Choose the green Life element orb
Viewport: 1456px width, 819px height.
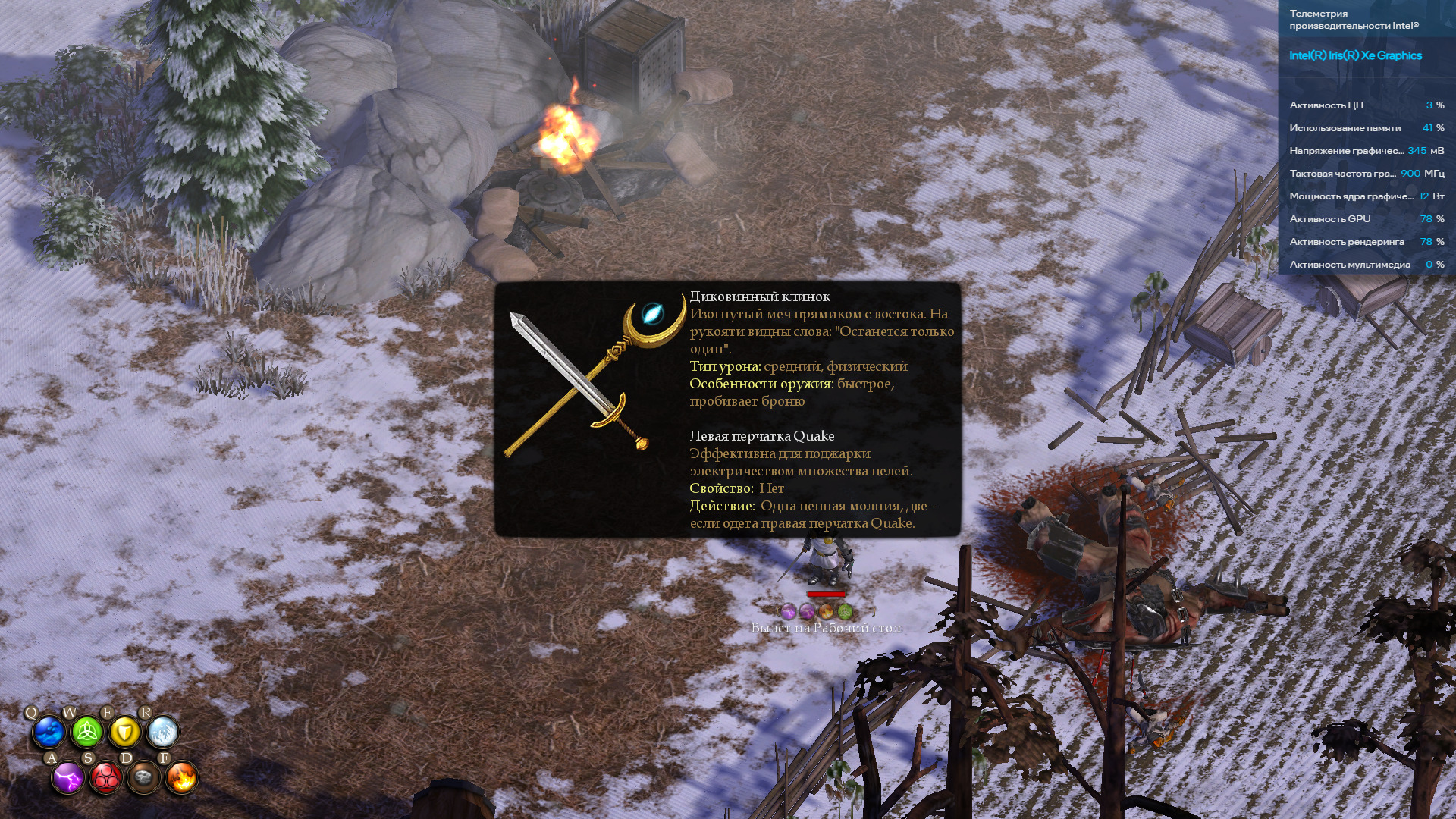[x=86, y=733]
